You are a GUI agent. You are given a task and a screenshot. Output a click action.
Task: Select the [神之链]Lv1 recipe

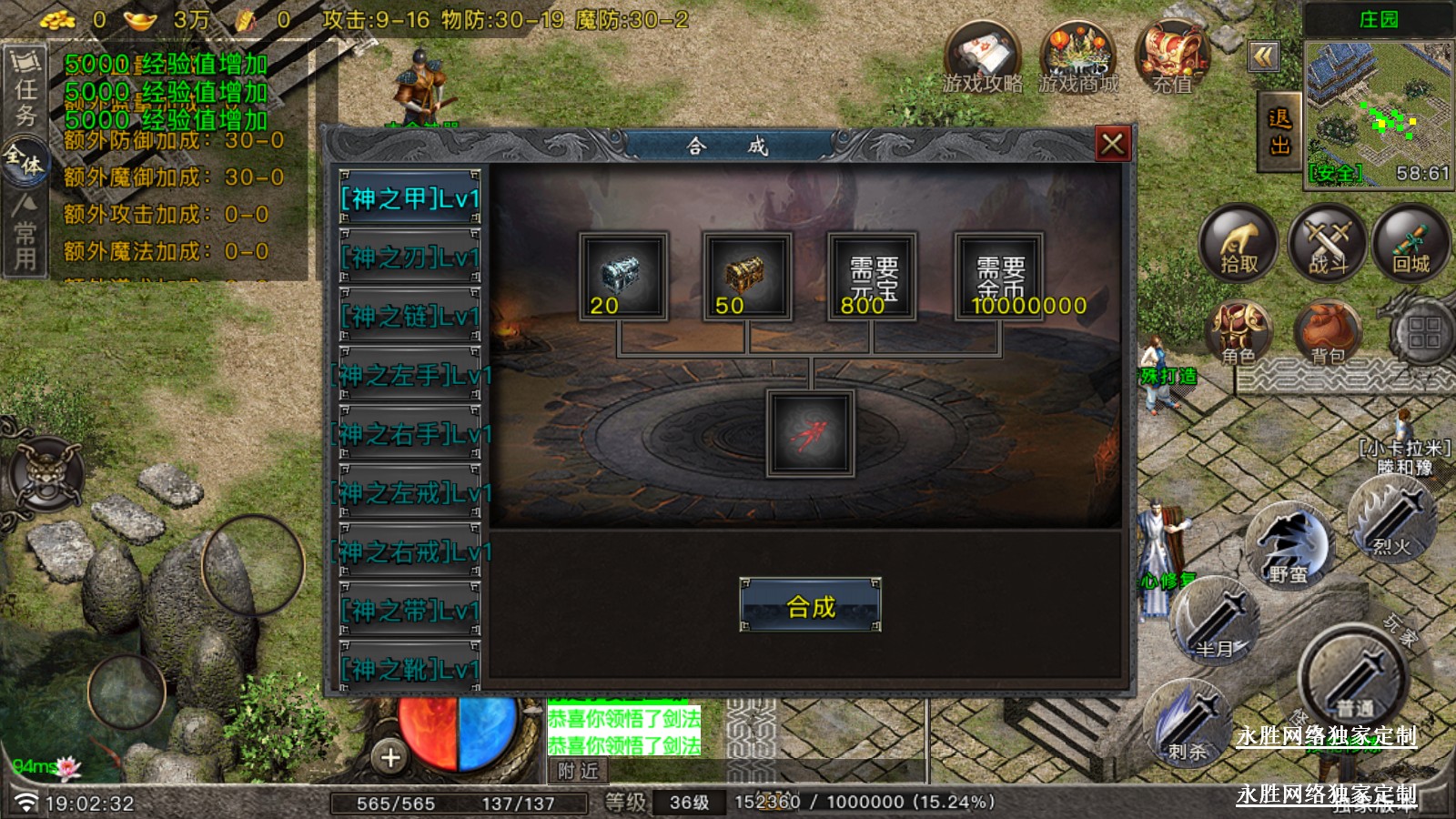coord(409,317)
